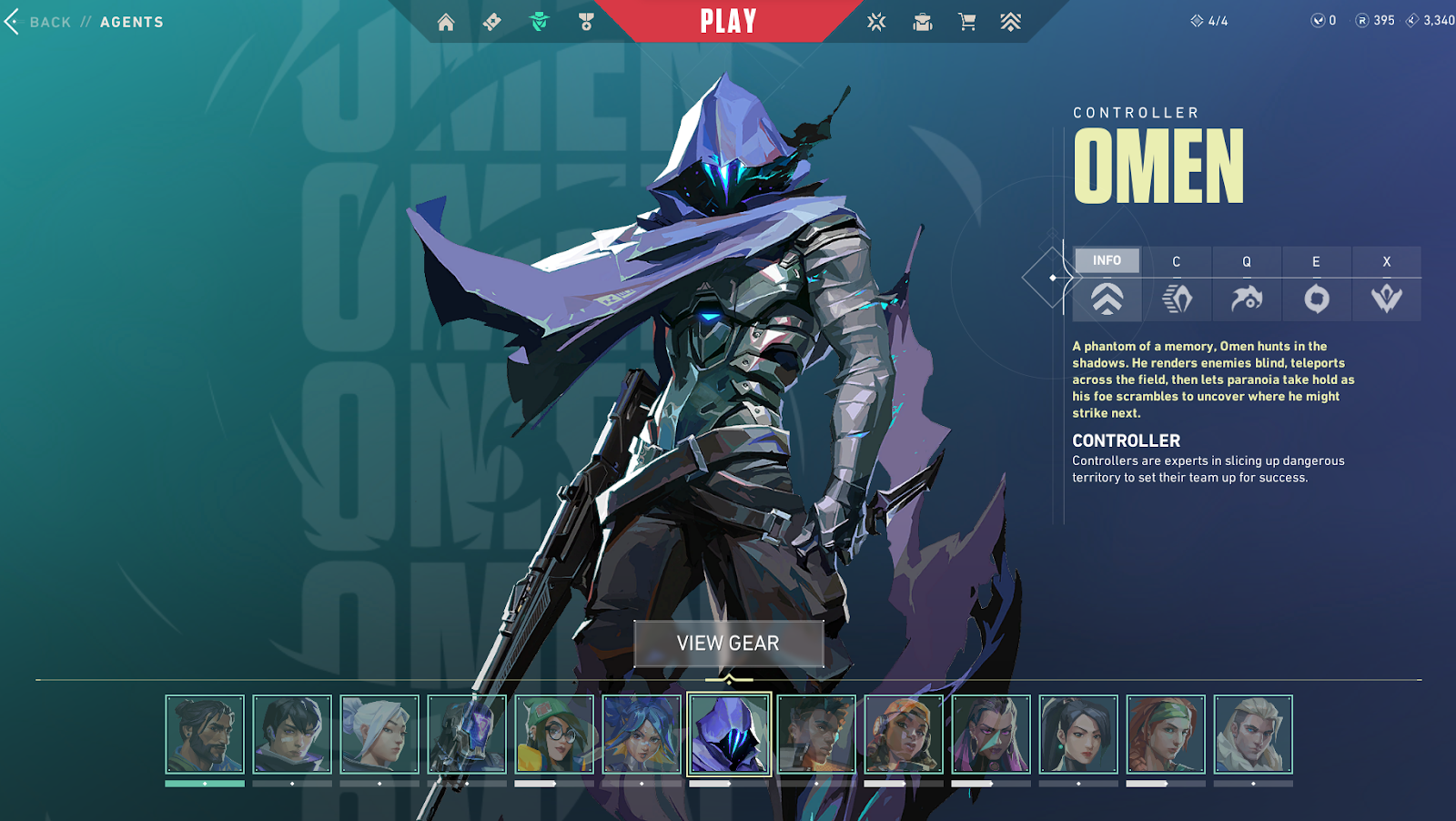
Task: Show Omen's Q ability details
Action: pyautogui.click(x=1247, y=284)
